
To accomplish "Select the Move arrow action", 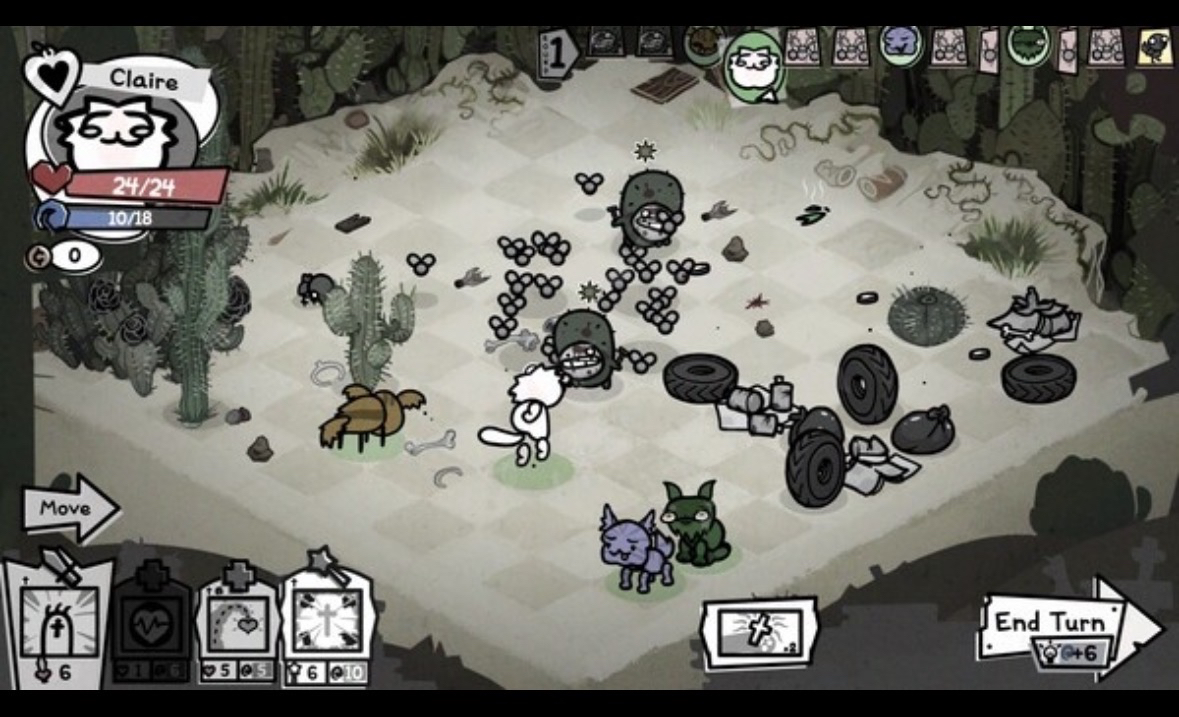I will click(68, 508).
